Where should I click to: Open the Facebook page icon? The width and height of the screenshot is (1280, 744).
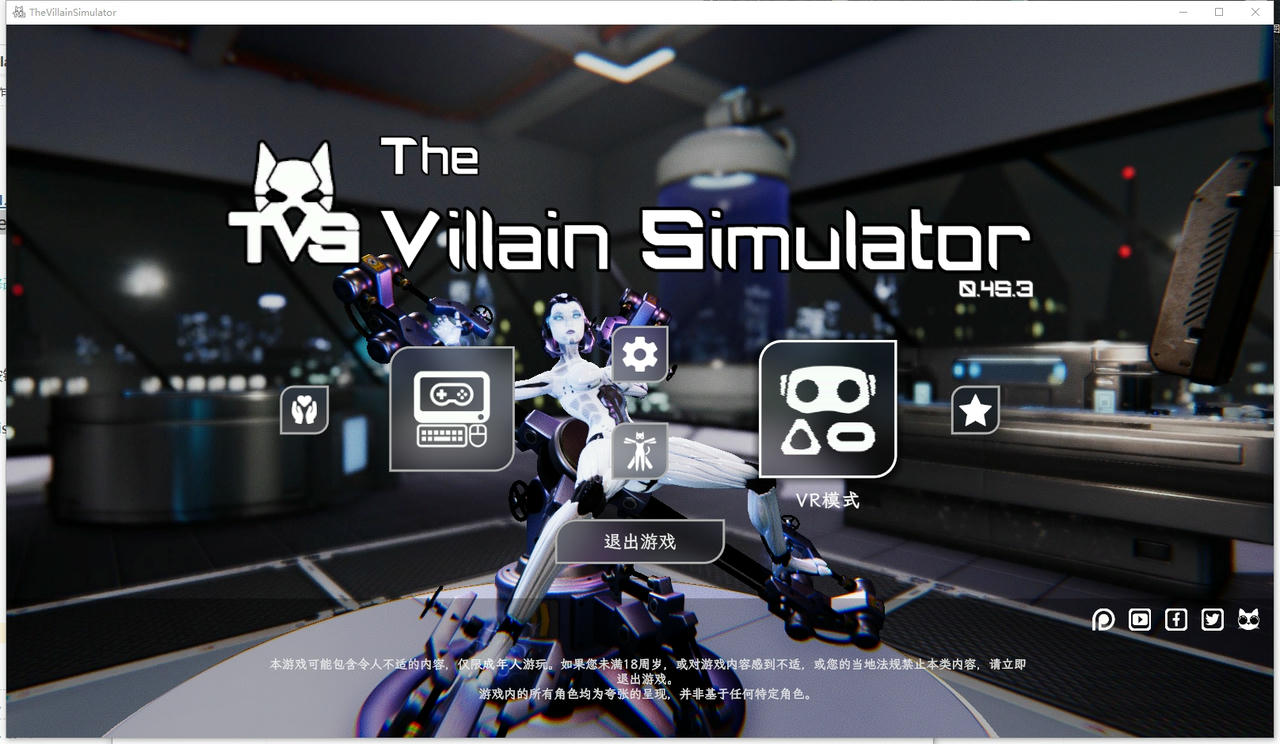point(1175,619)
